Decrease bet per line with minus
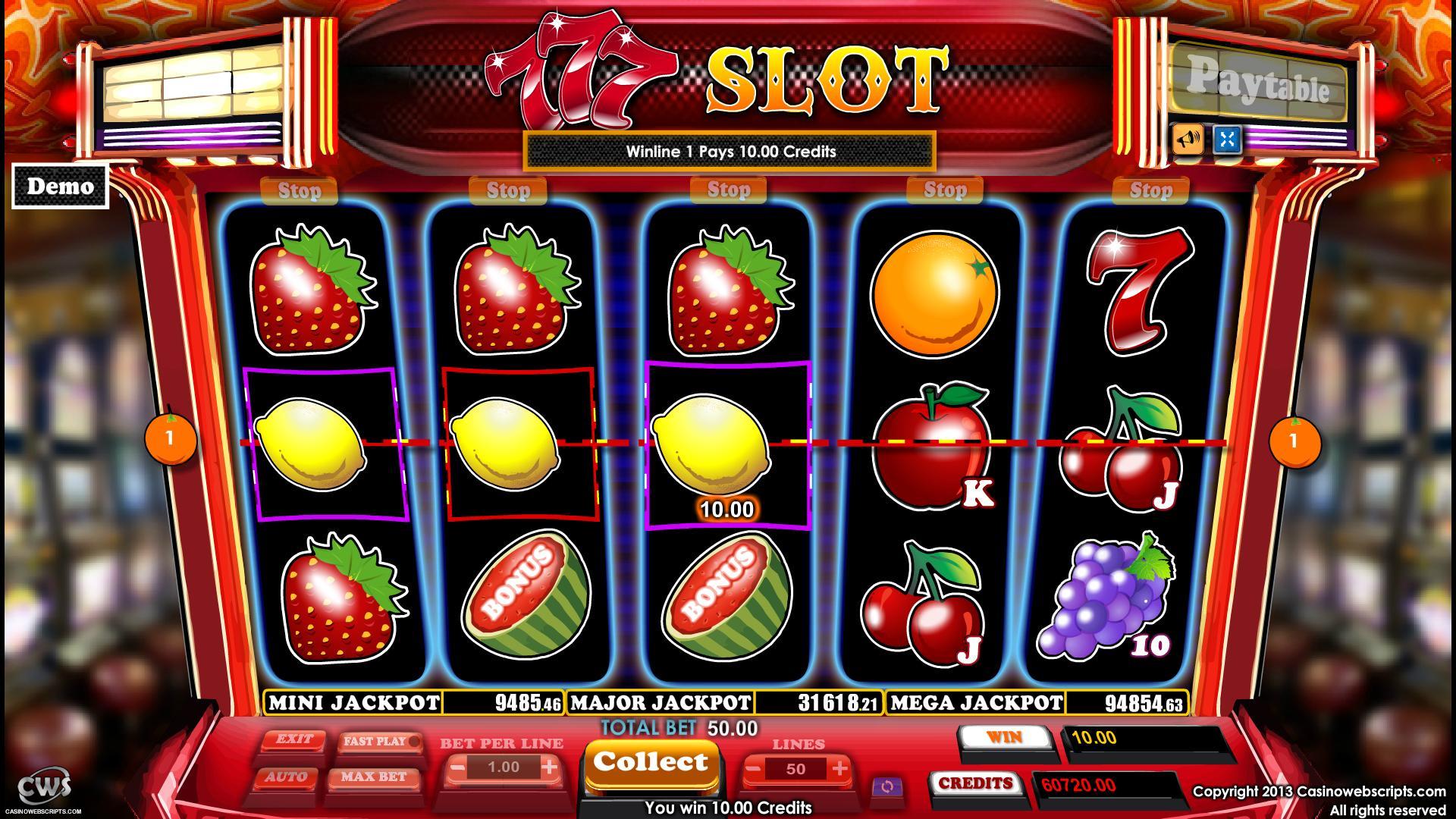This screenshot has width=1456, height=819. click(x=457, y=767)
